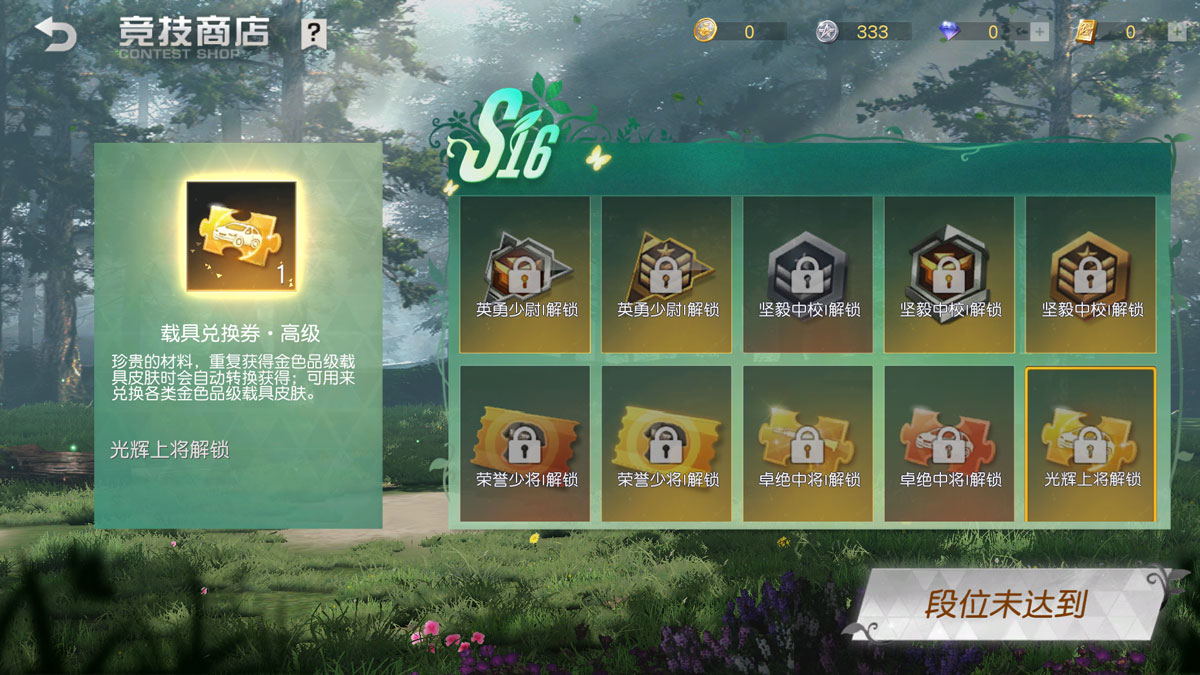Go back using the return arrow
The image size is (1200, 675).
[55, 37]
